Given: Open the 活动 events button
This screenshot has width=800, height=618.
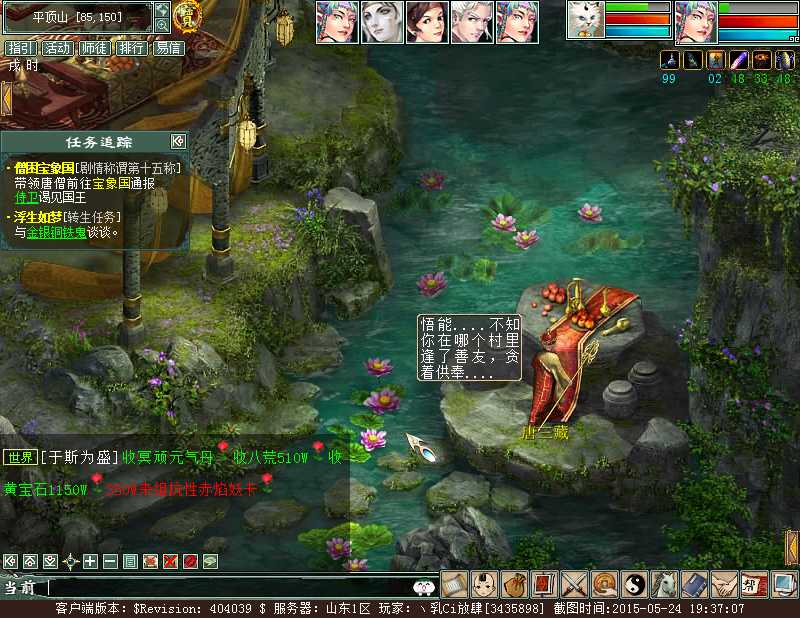Looking at the screenshot, I should 57,48.
